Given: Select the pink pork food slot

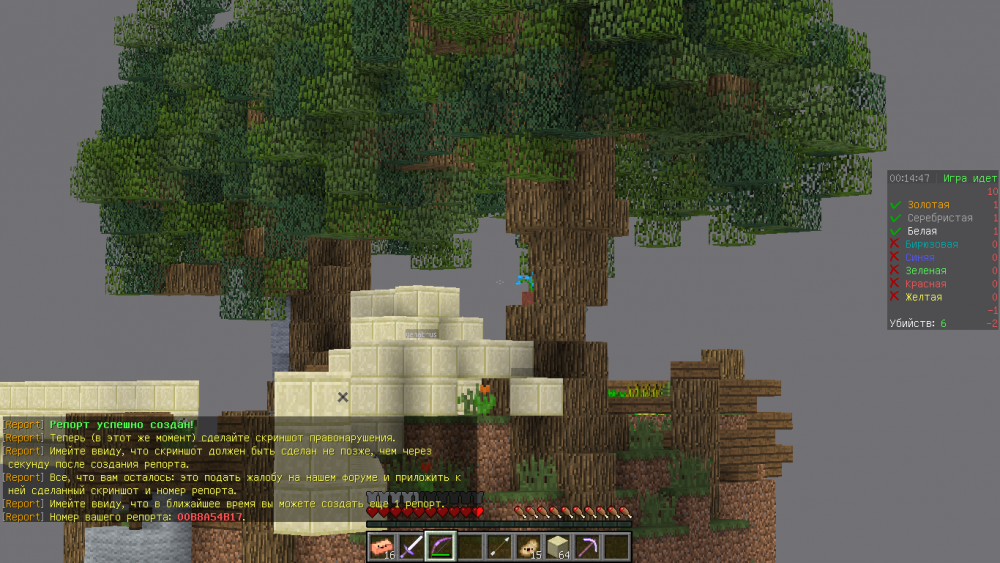Looking at the screenshot, I should coord(382,546).
